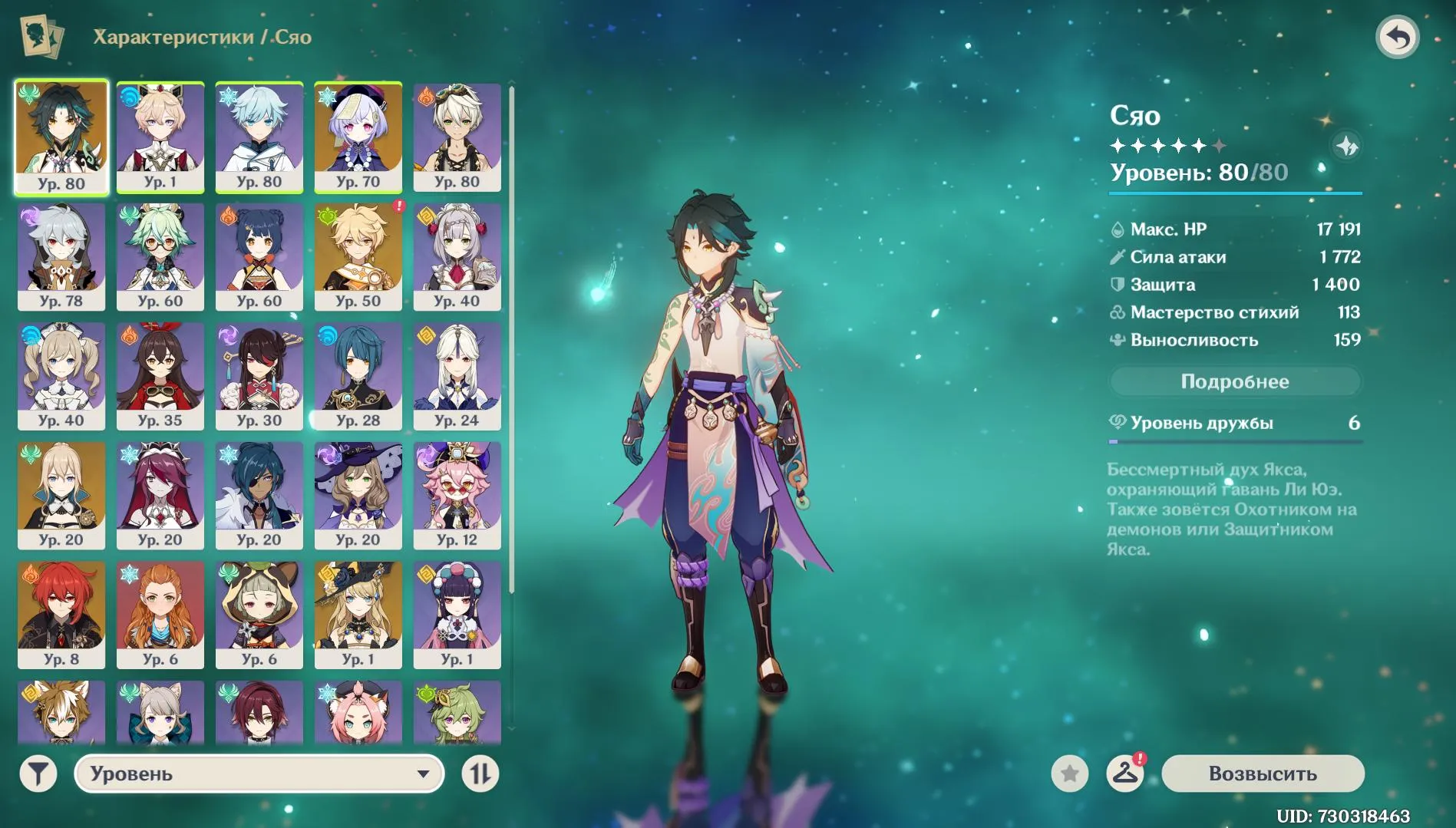Open the character filter options (funnel icon)
The height and width of the screenshot is (828, 1456).
pyautogui.click(x=37, y=774)
